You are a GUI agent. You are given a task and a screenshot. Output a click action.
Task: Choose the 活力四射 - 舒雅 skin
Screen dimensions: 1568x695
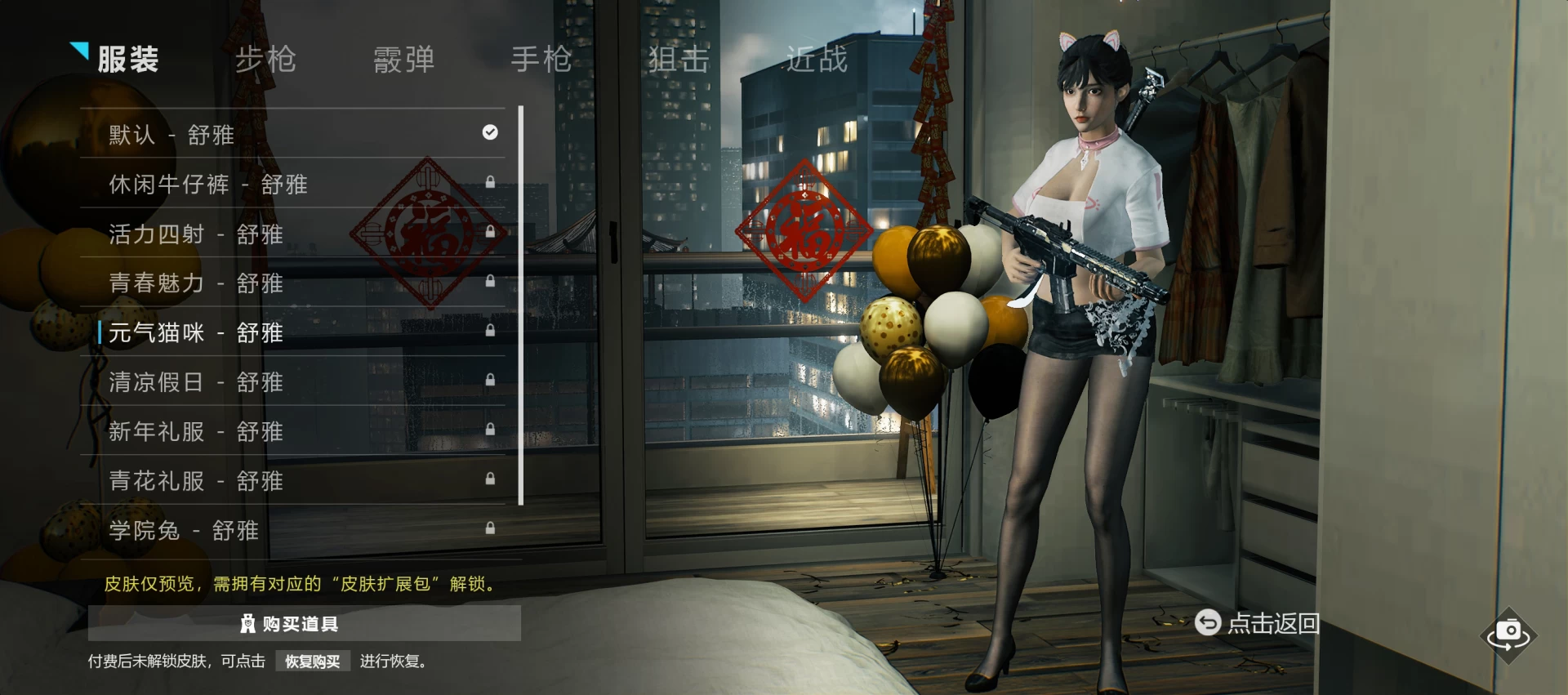(294, 234)
